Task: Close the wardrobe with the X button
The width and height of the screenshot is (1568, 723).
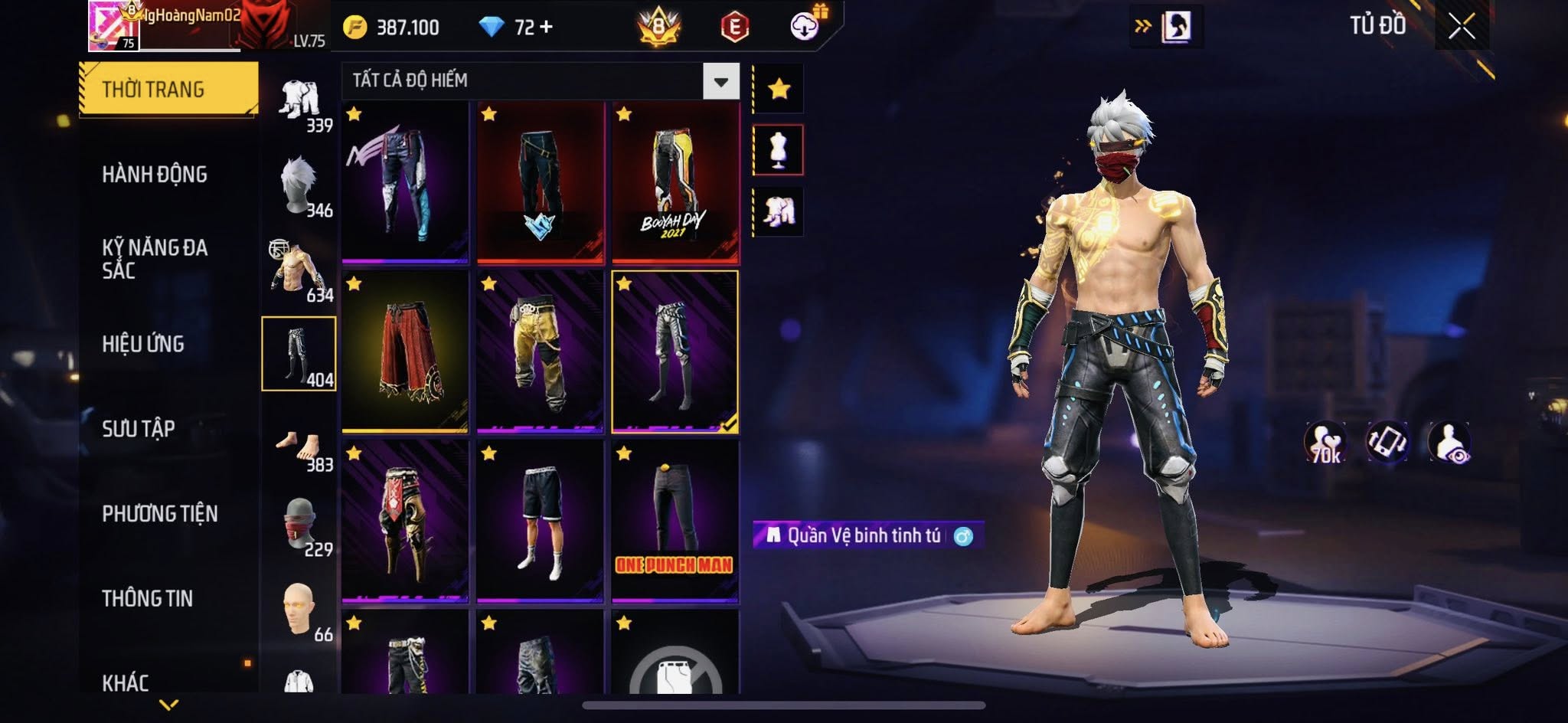Action: pyautogui.click(x=1461, y=28)
